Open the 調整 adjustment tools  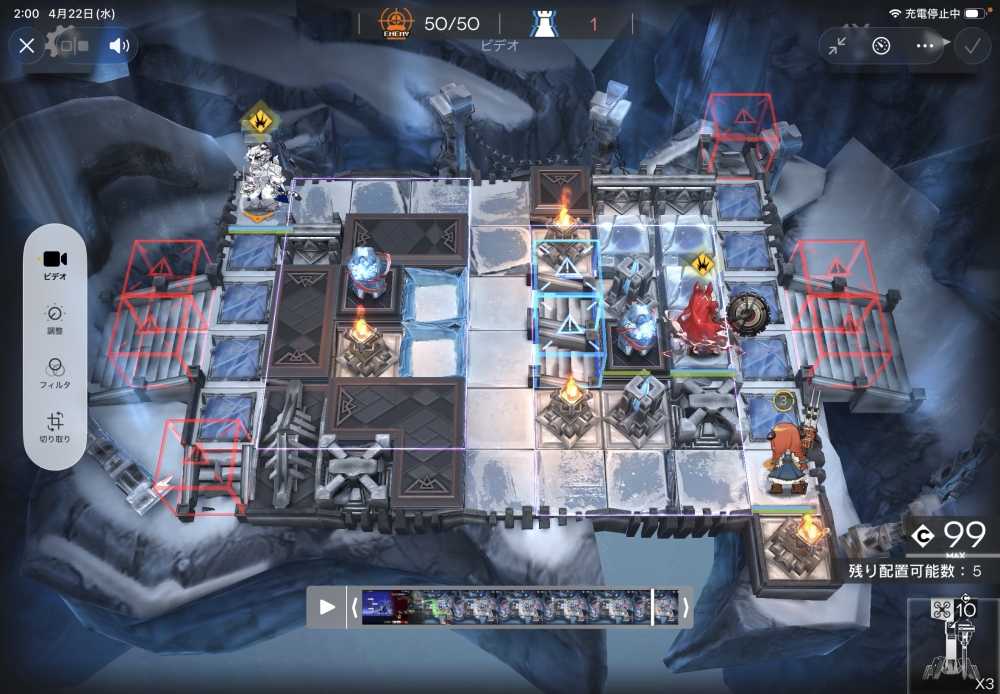tap(55, 319)
